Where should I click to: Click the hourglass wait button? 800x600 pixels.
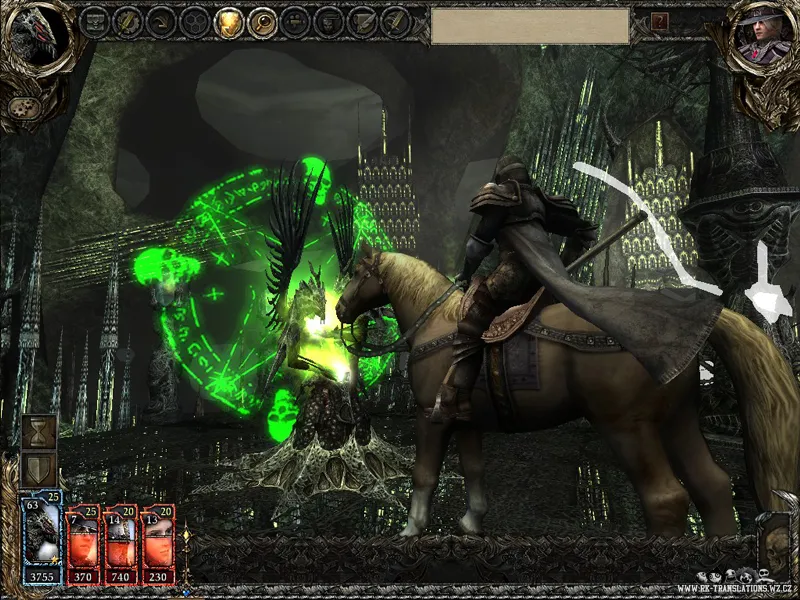38,431
